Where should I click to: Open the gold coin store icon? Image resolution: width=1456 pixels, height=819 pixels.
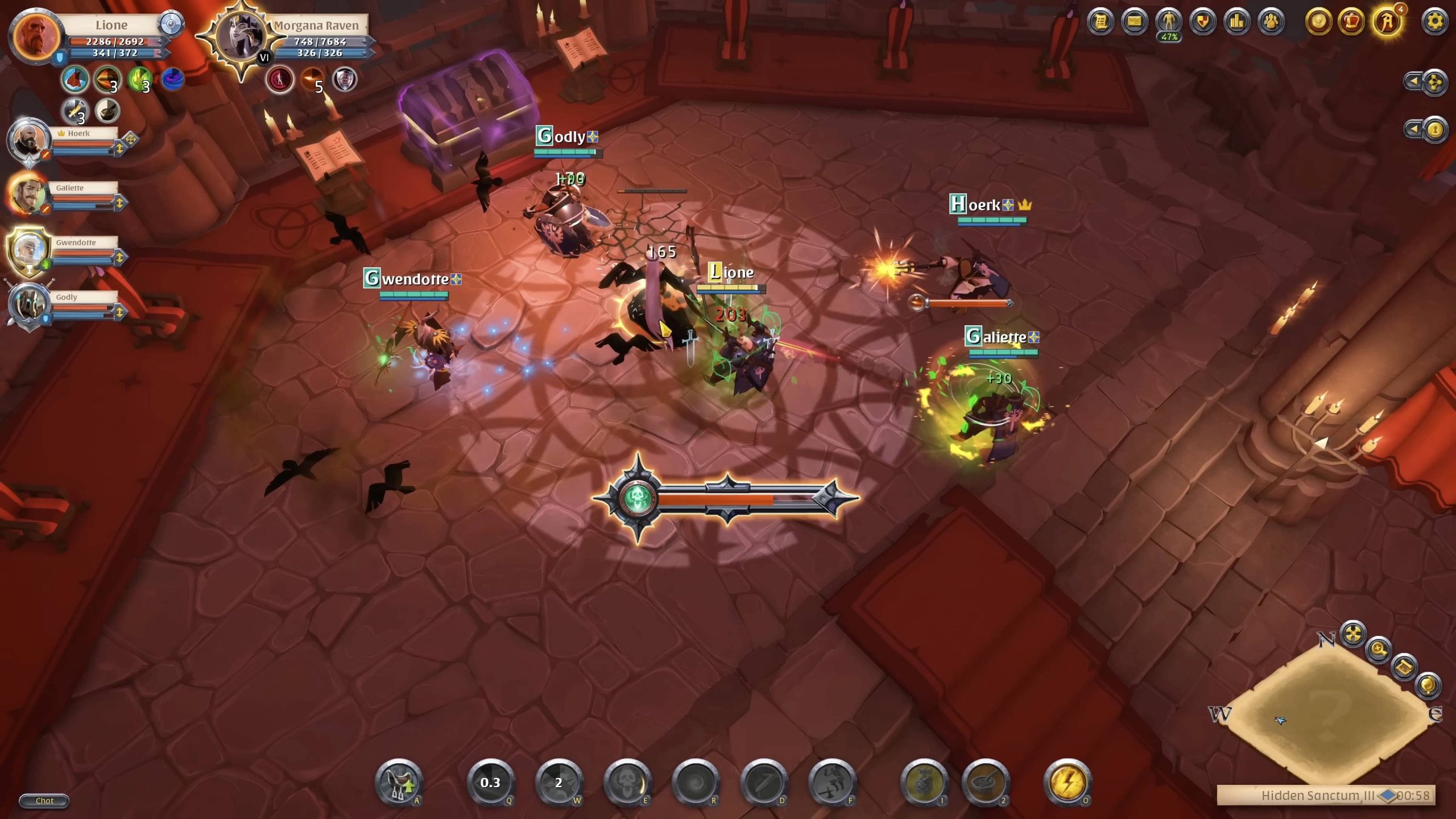tap(1318, 22)
